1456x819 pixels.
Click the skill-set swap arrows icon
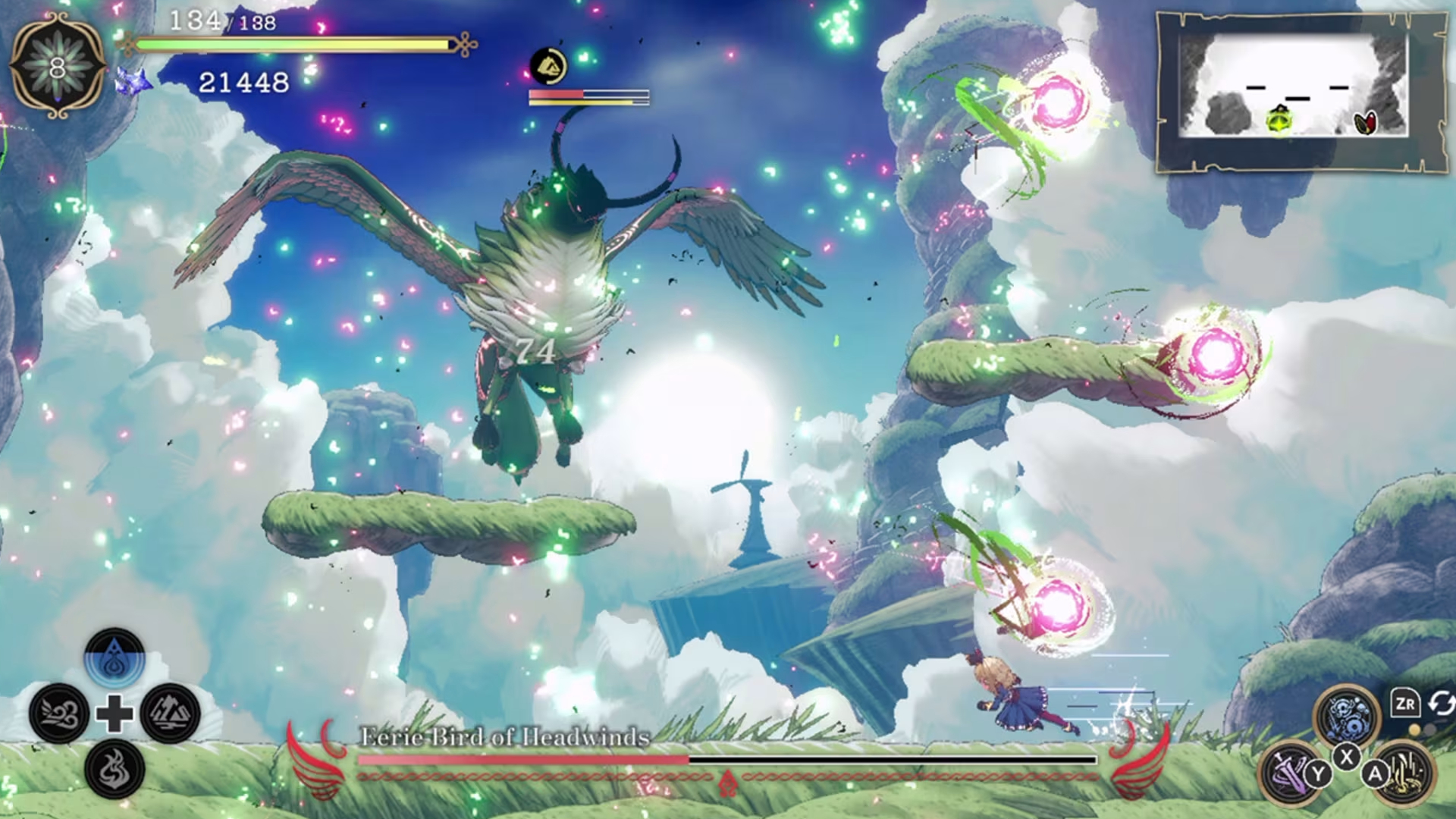coord(1441,704)
